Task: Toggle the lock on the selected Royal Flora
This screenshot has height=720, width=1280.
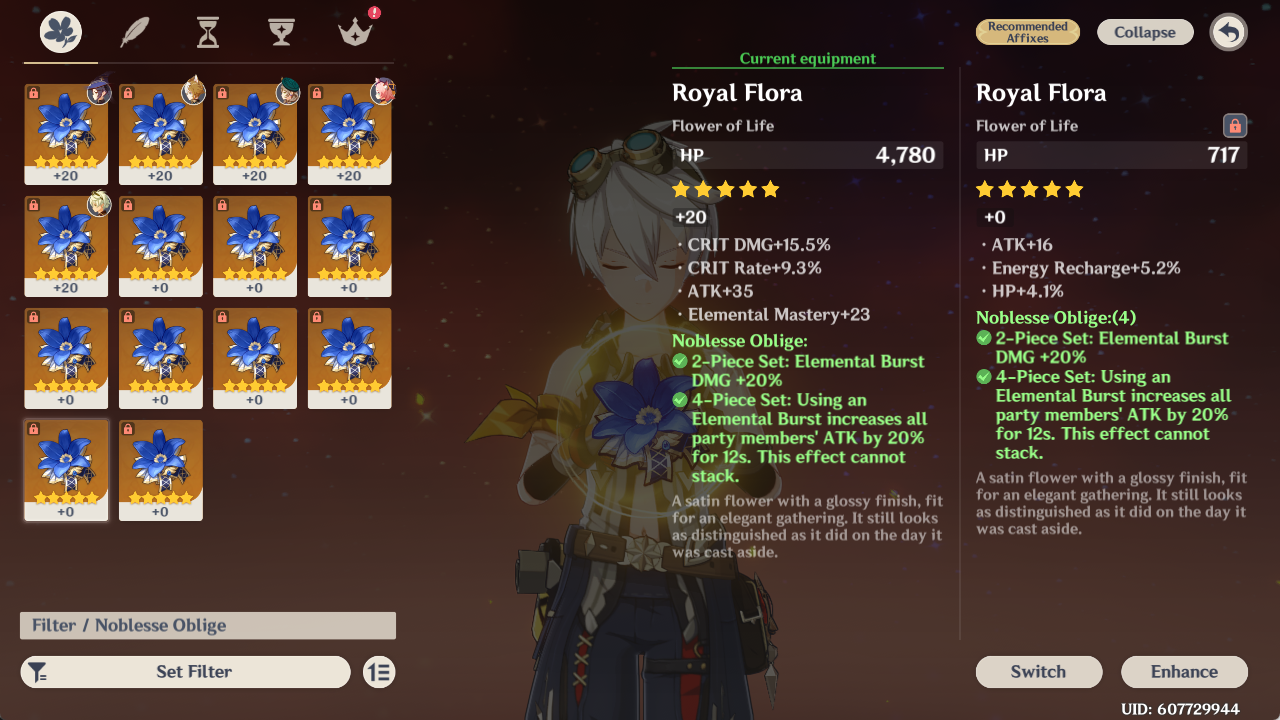Action: coord(1235,126)
